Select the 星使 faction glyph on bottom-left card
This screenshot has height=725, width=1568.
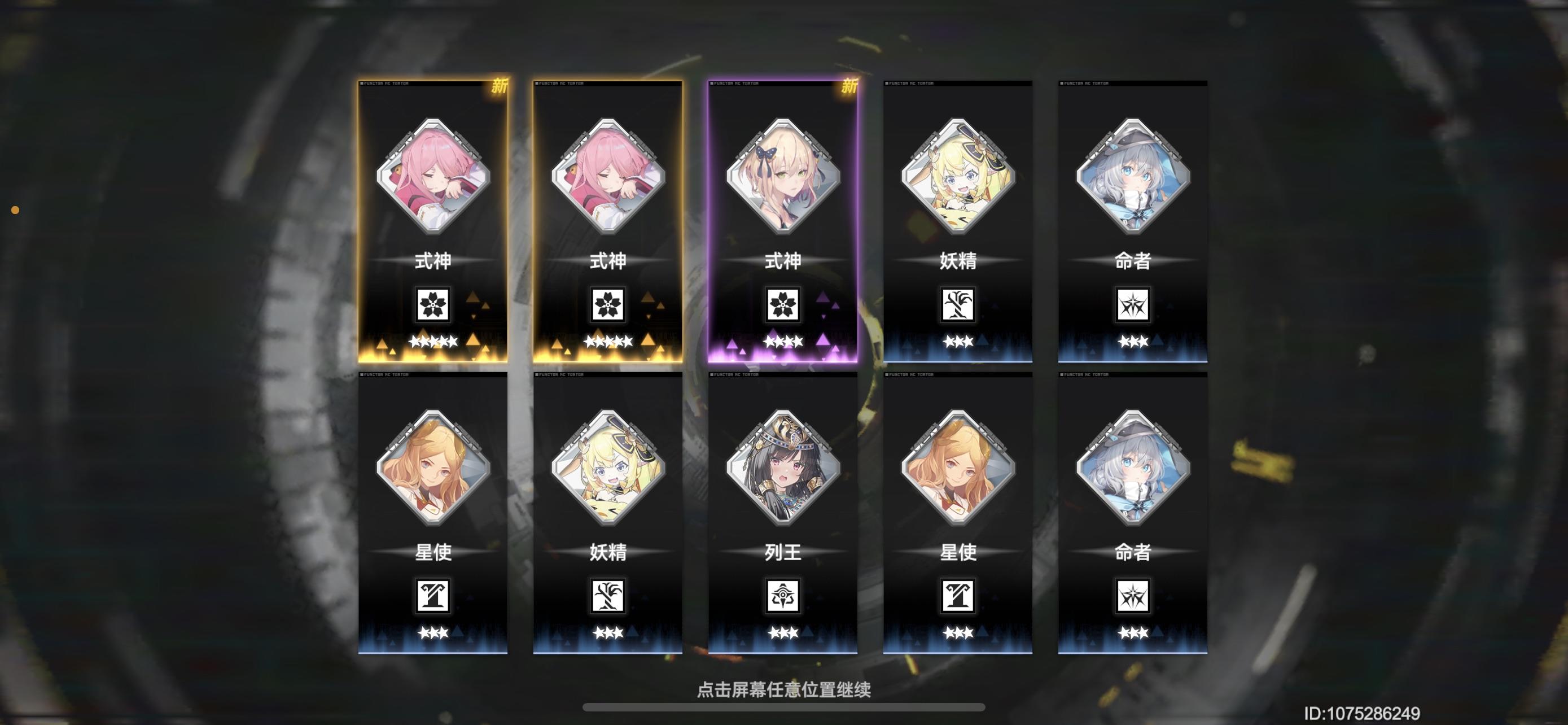pyautogui.click(x=432, y=597)
